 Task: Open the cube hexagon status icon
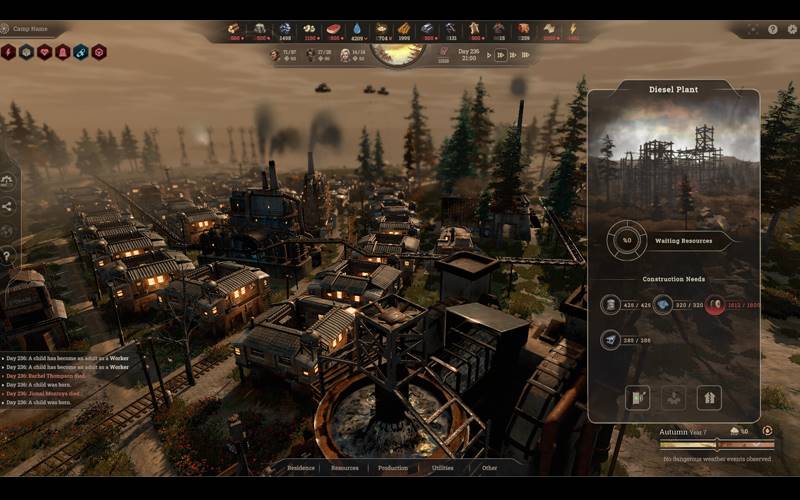26,52
